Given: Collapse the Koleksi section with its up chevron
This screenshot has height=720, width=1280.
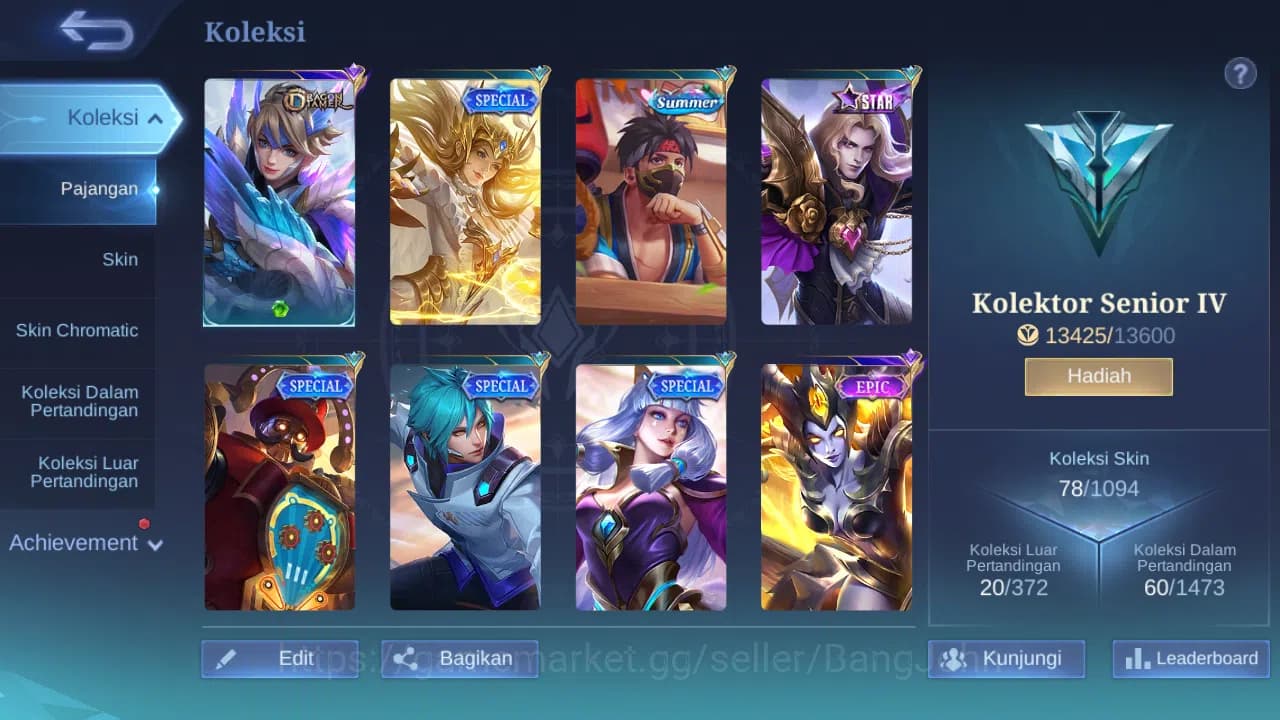Looking at the screenshot, I should (x=156, y=117).
